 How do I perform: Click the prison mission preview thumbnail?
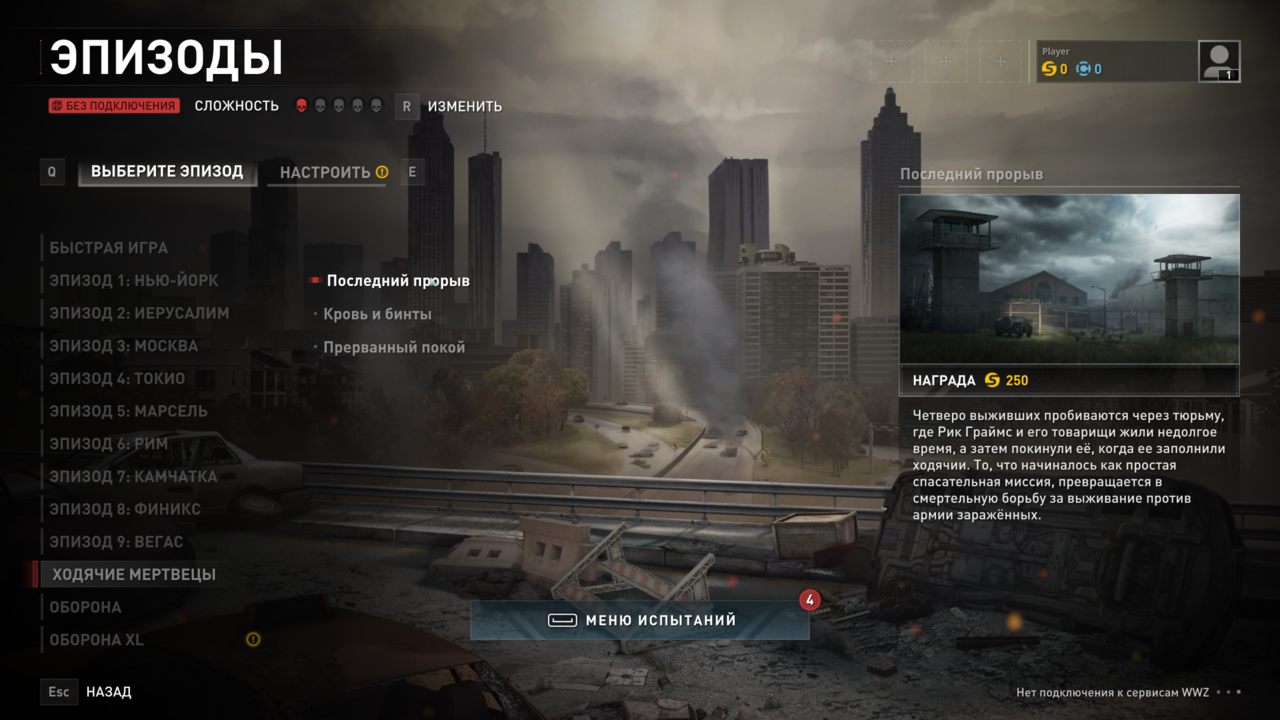(x=1069, y=280)
